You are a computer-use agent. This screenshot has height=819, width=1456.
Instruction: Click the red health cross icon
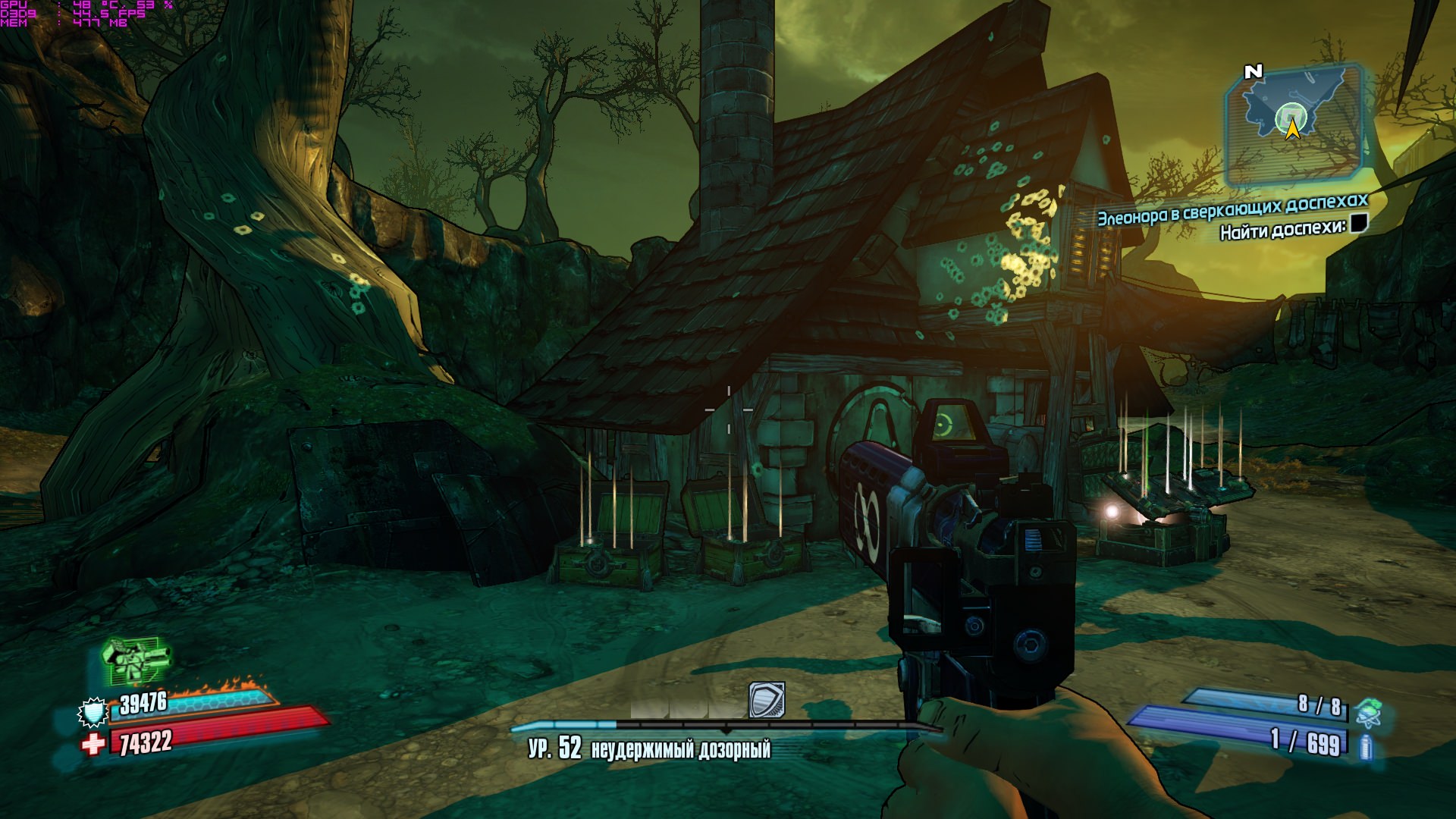click(x=93, y=744)
